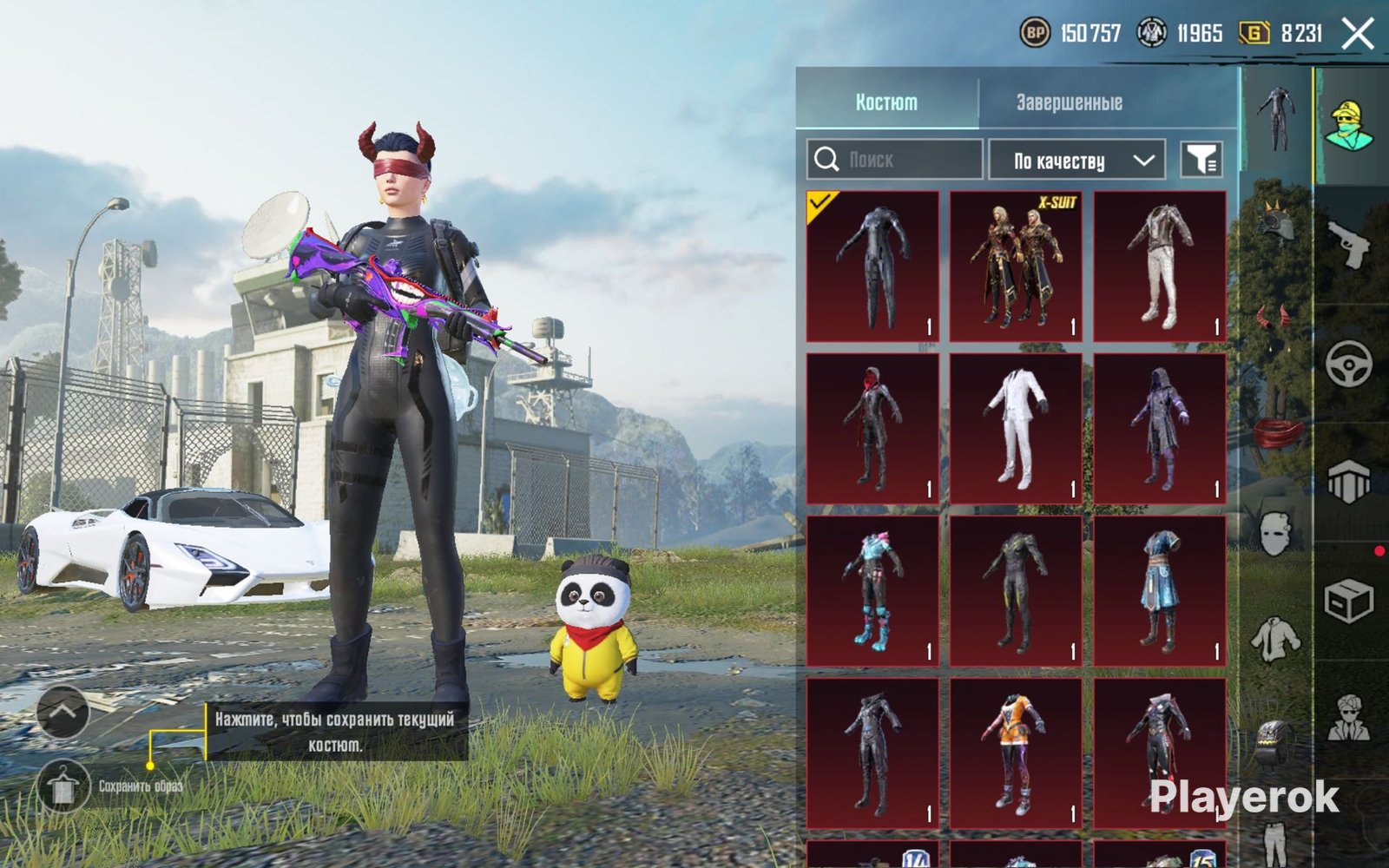
Task: Select the equipped black bodysuit with checkmark
Action: (872, 266)
